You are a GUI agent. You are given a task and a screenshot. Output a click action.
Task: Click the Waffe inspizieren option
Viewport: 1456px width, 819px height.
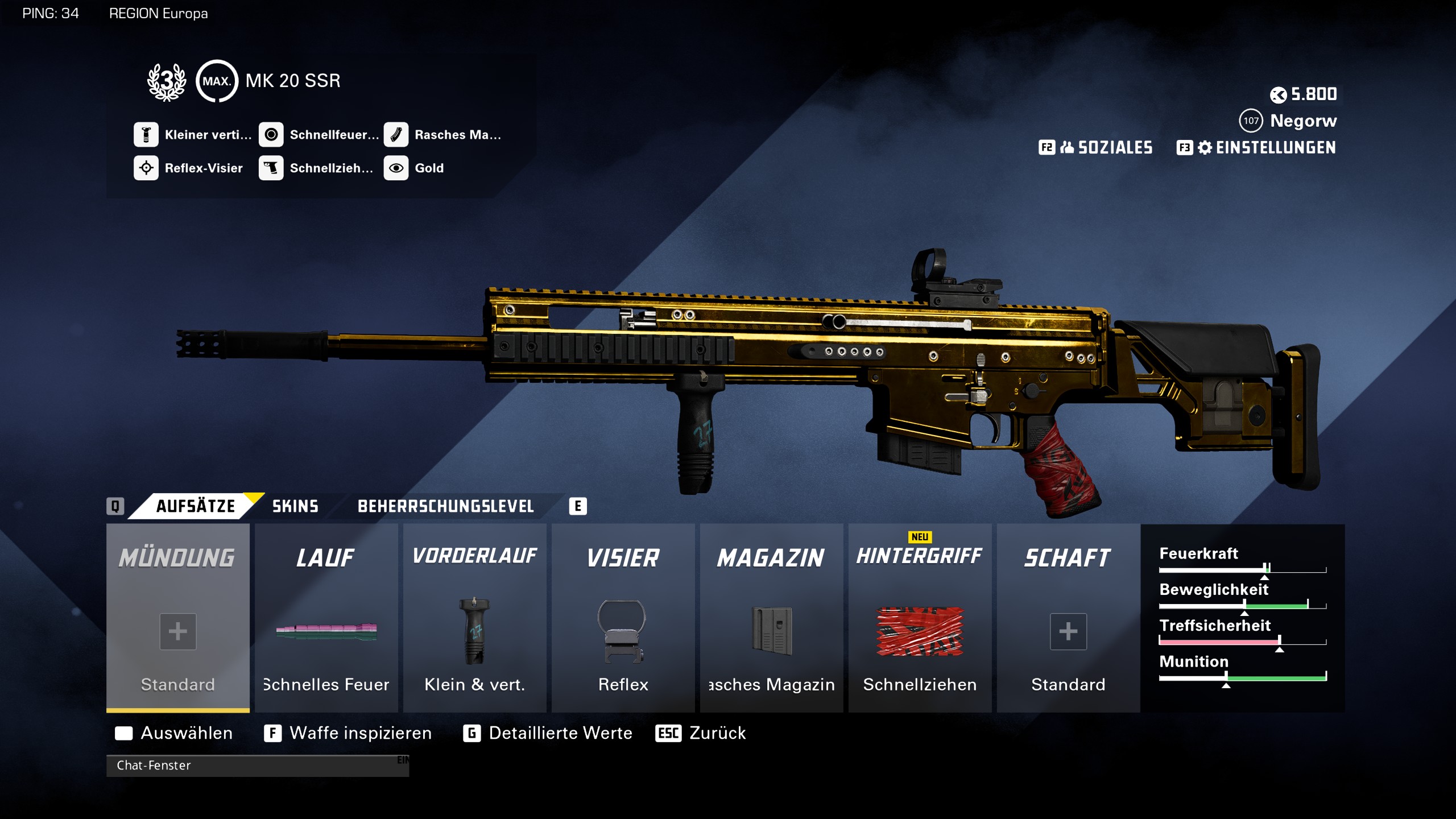[348, 733]
